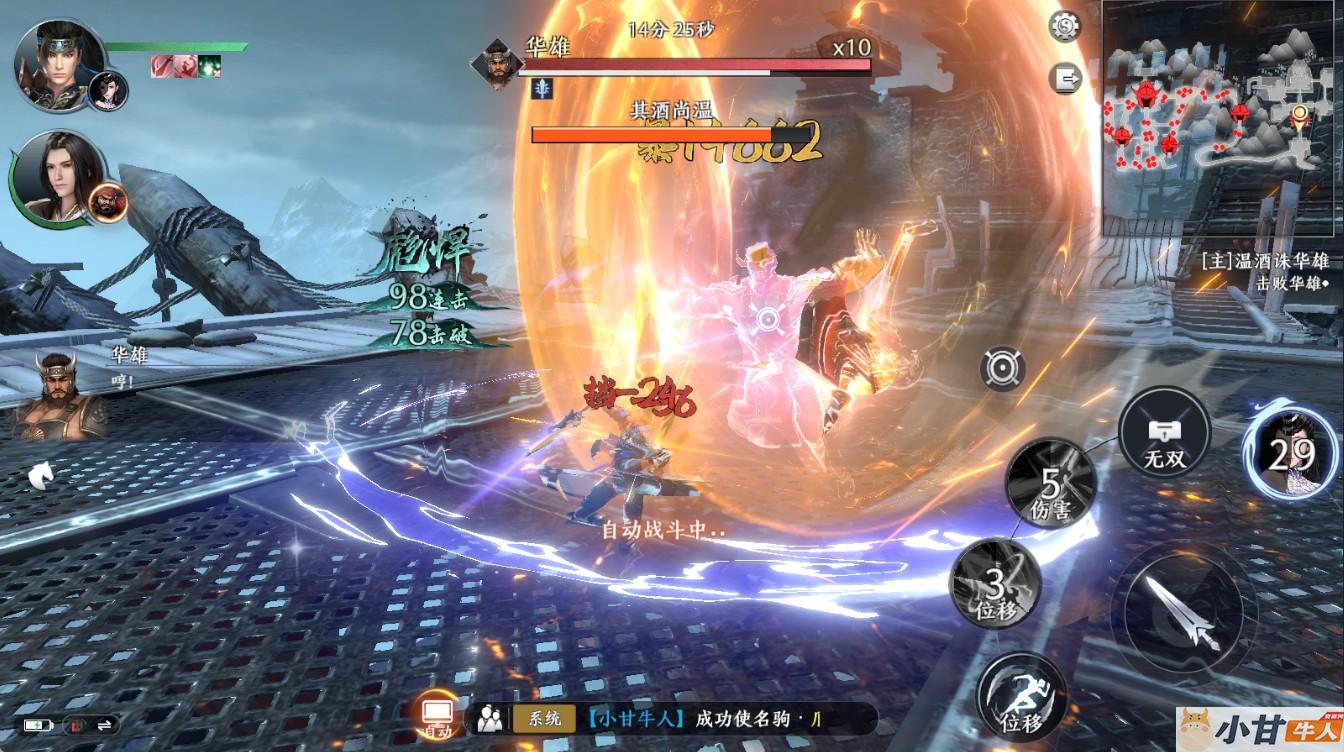Select the 系统 system chat channel tab
1344x752 pixels.
tap(545, 718)
